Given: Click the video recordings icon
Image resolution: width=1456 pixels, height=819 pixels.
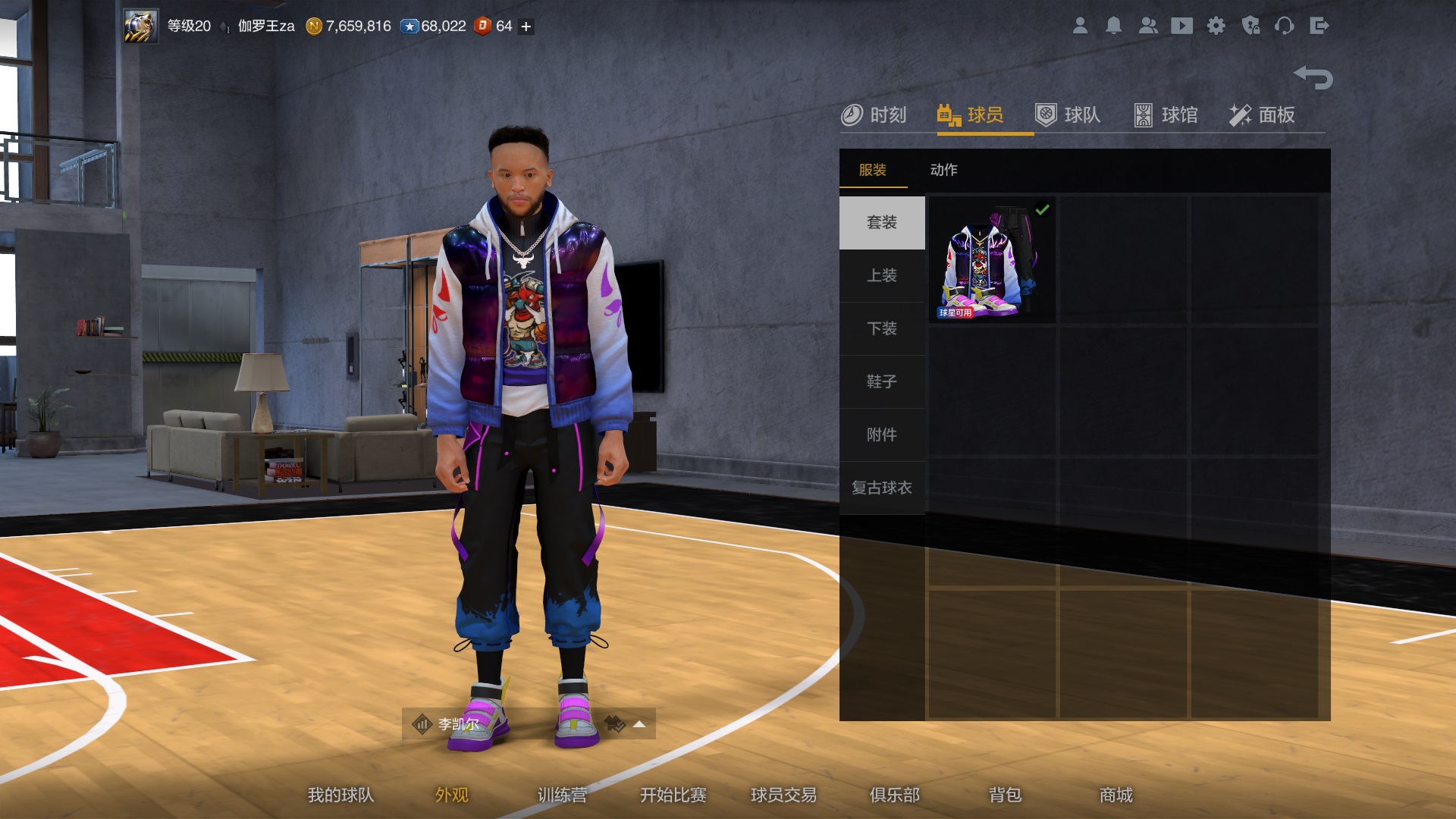Looking at the screenshot, I should (1183, 26).
